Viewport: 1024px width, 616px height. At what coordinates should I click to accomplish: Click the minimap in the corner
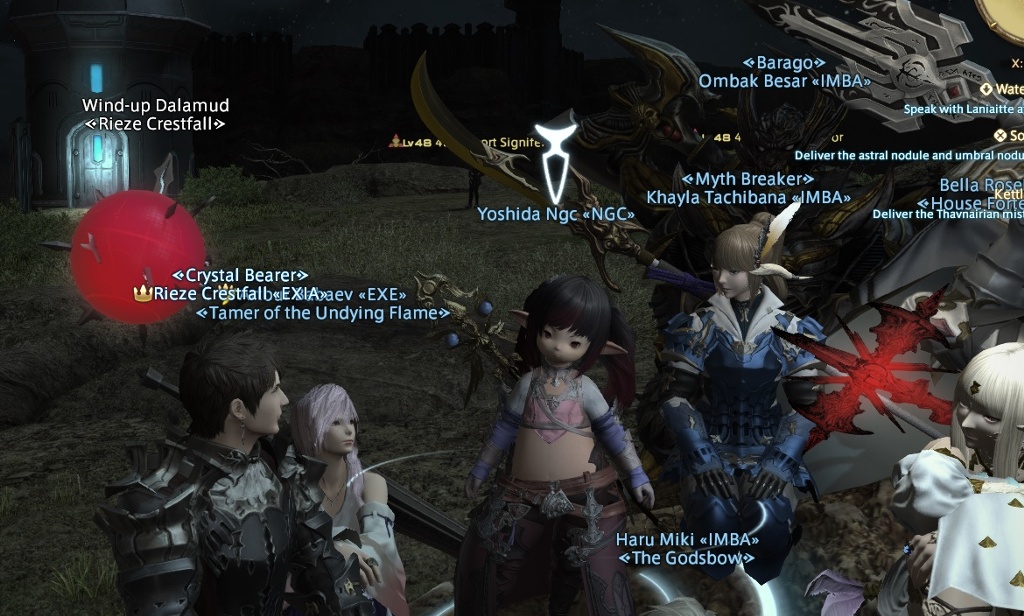tap(1003, 15)
